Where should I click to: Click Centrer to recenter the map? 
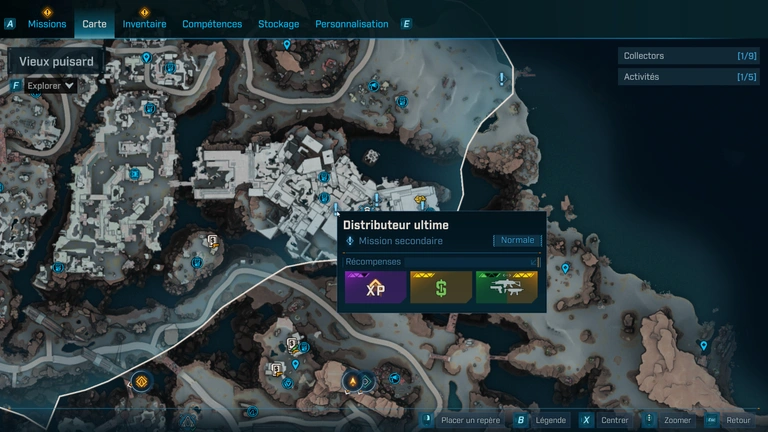(606, 420)
